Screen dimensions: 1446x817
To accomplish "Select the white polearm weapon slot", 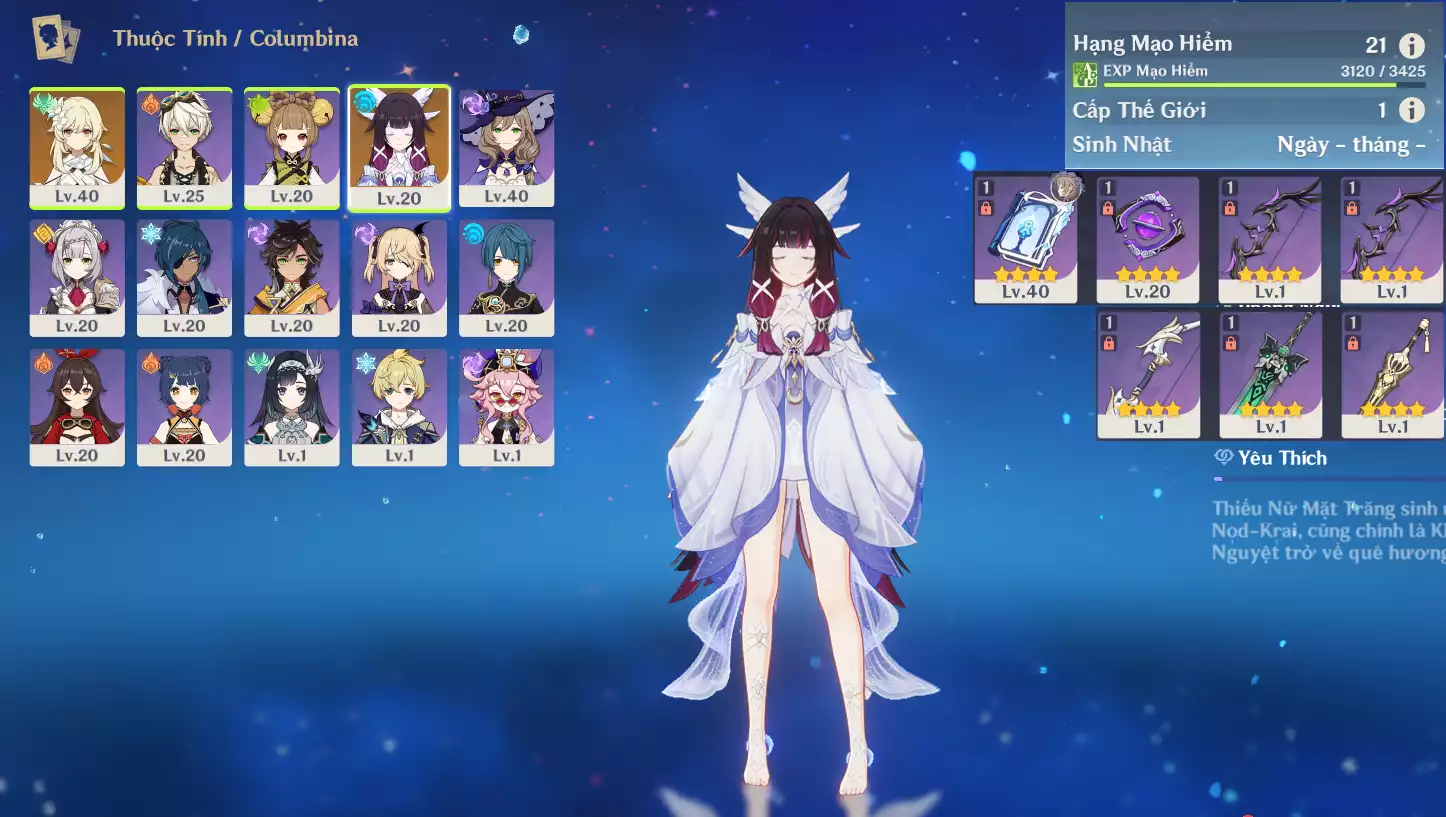I will point(1148,374).
